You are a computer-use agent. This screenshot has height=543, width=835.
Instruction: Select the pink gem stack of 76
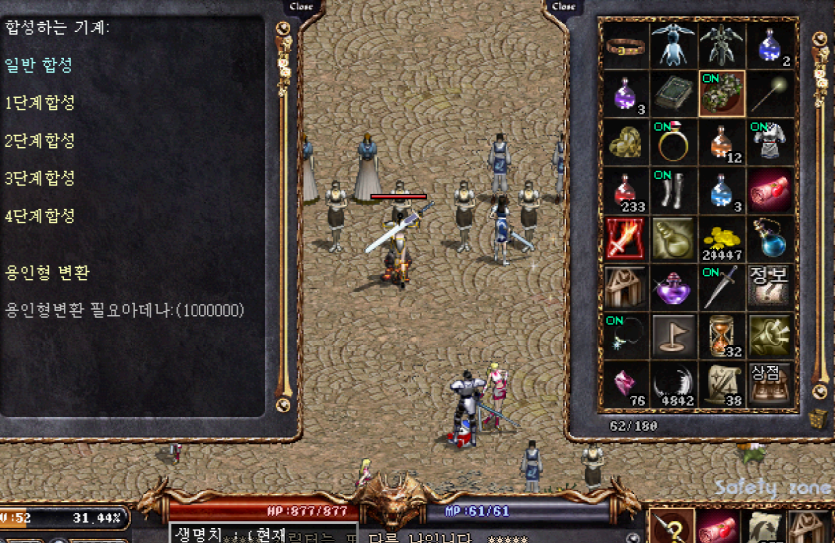pos(627,385)
